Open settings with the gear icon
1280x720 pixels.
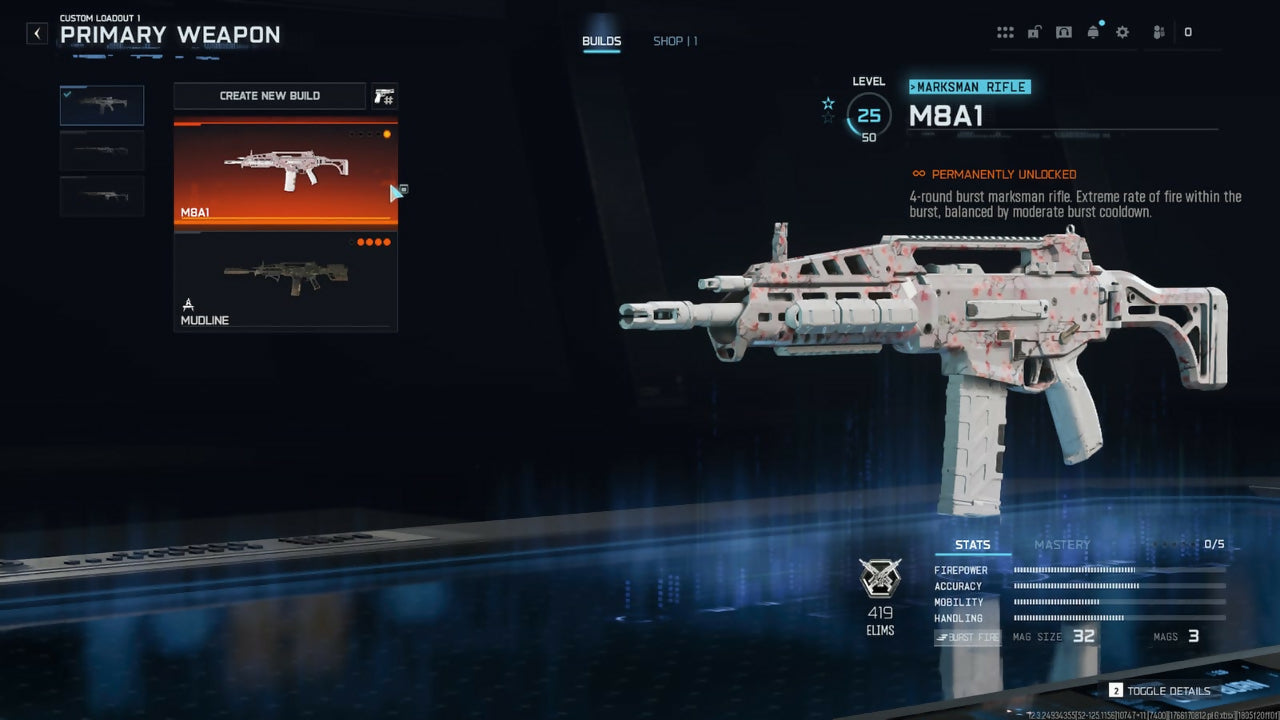(1122, 33)
